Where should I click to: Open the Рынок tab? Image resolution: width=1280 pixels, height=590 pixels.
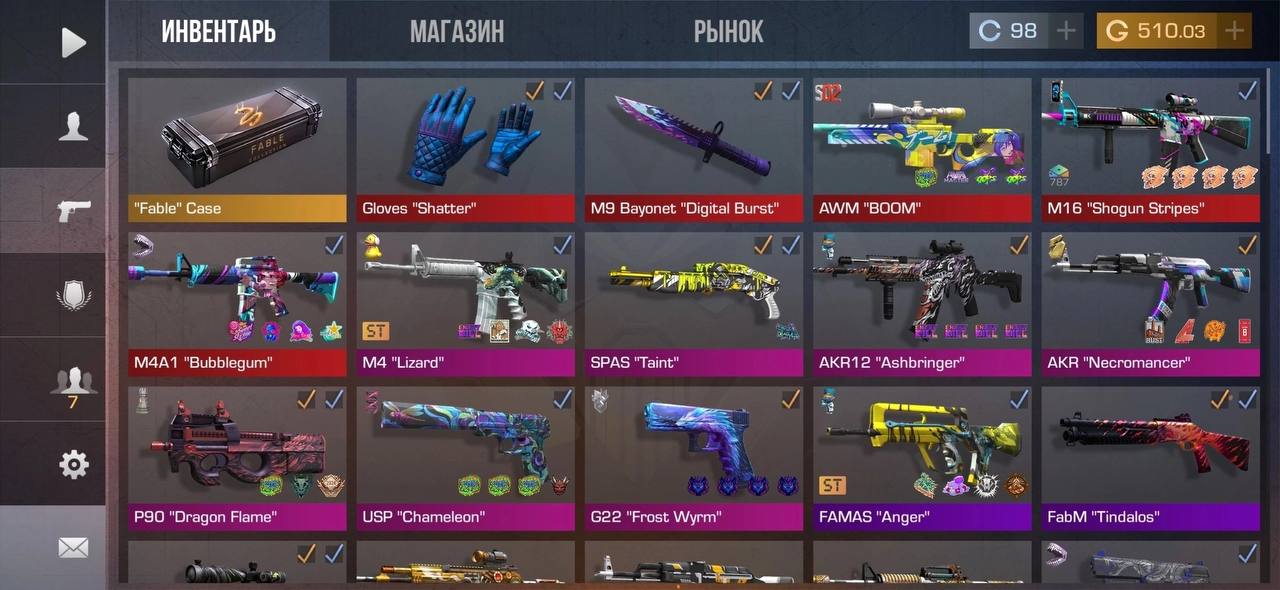click(728, 32)
